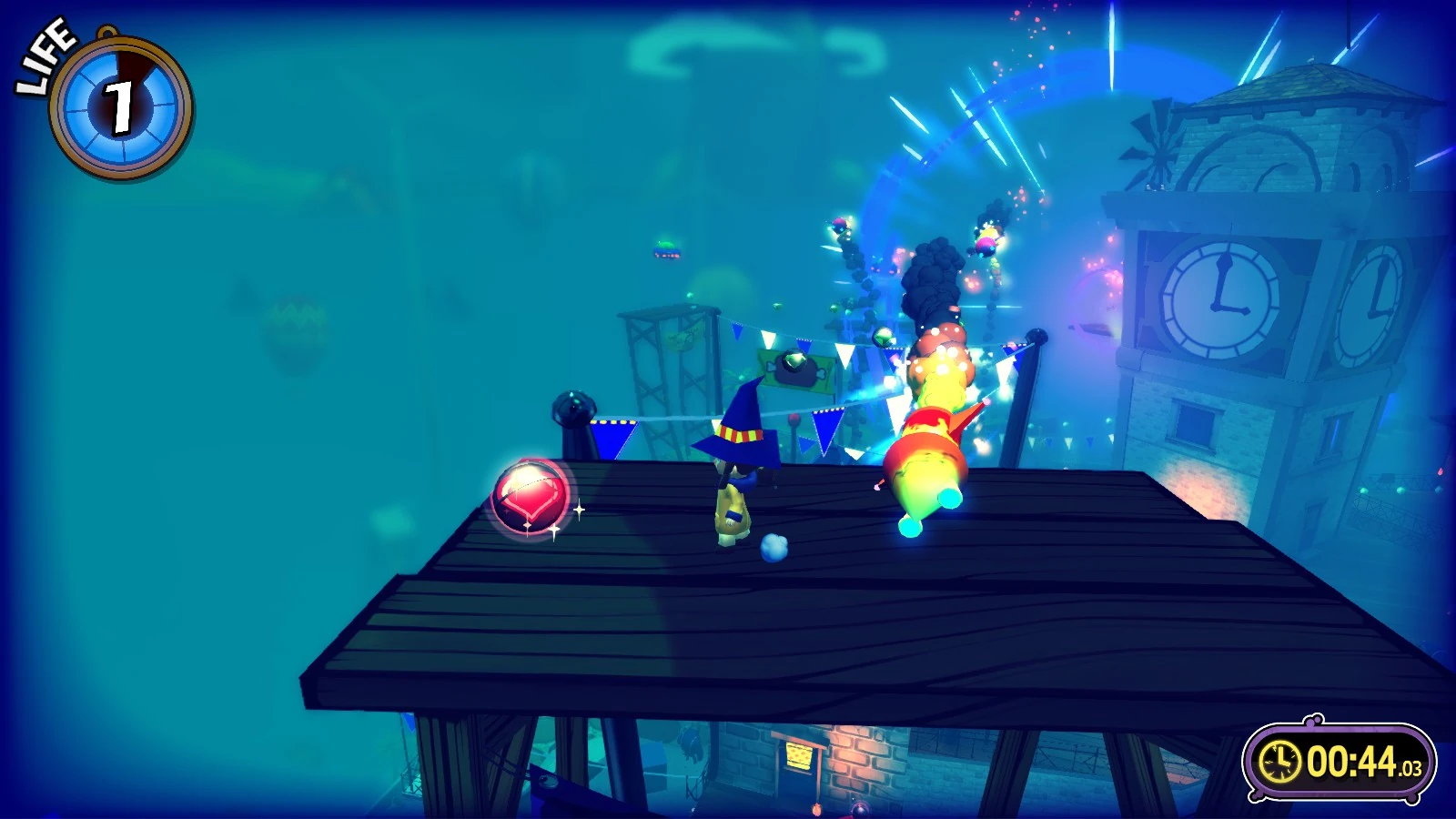Select the timer clock icon
The height and width of the screenshot is (819, 1456).
coord(1281,763)
